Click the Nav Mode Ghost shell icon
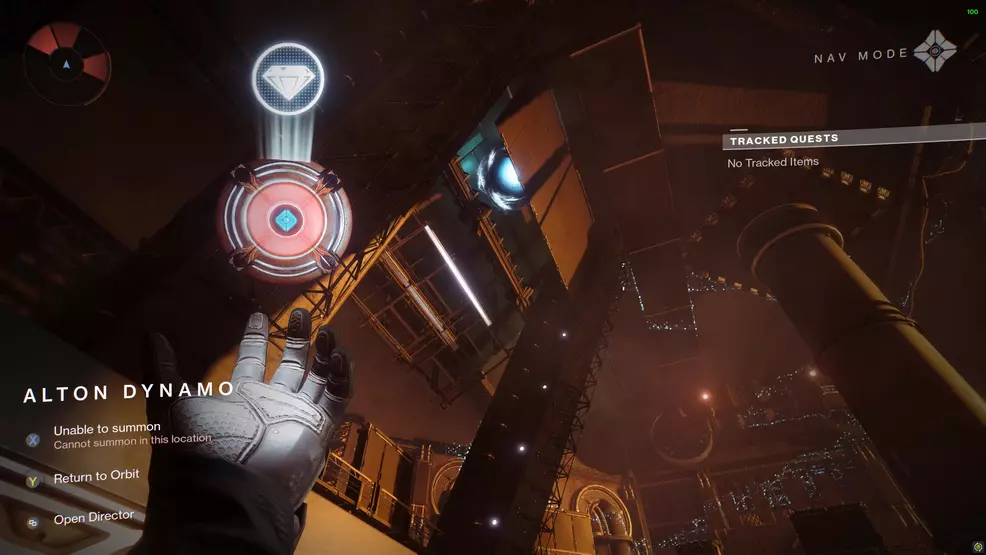Image resolution: width=986 pixels, height=555 pixels. [936, 51]
